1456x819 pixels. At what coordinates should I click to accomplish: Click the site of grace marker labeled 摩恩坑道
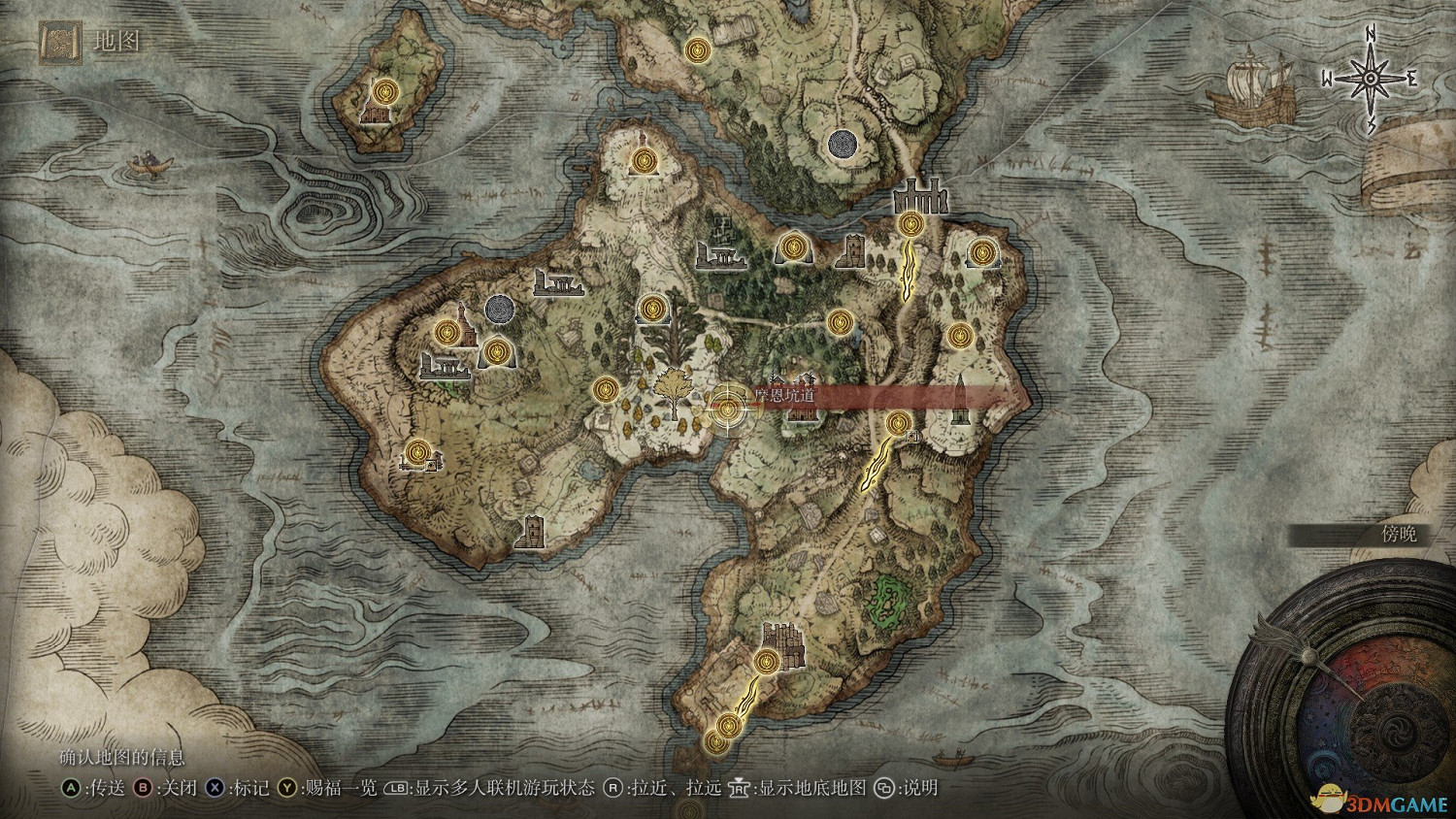[x=726, y=408]
